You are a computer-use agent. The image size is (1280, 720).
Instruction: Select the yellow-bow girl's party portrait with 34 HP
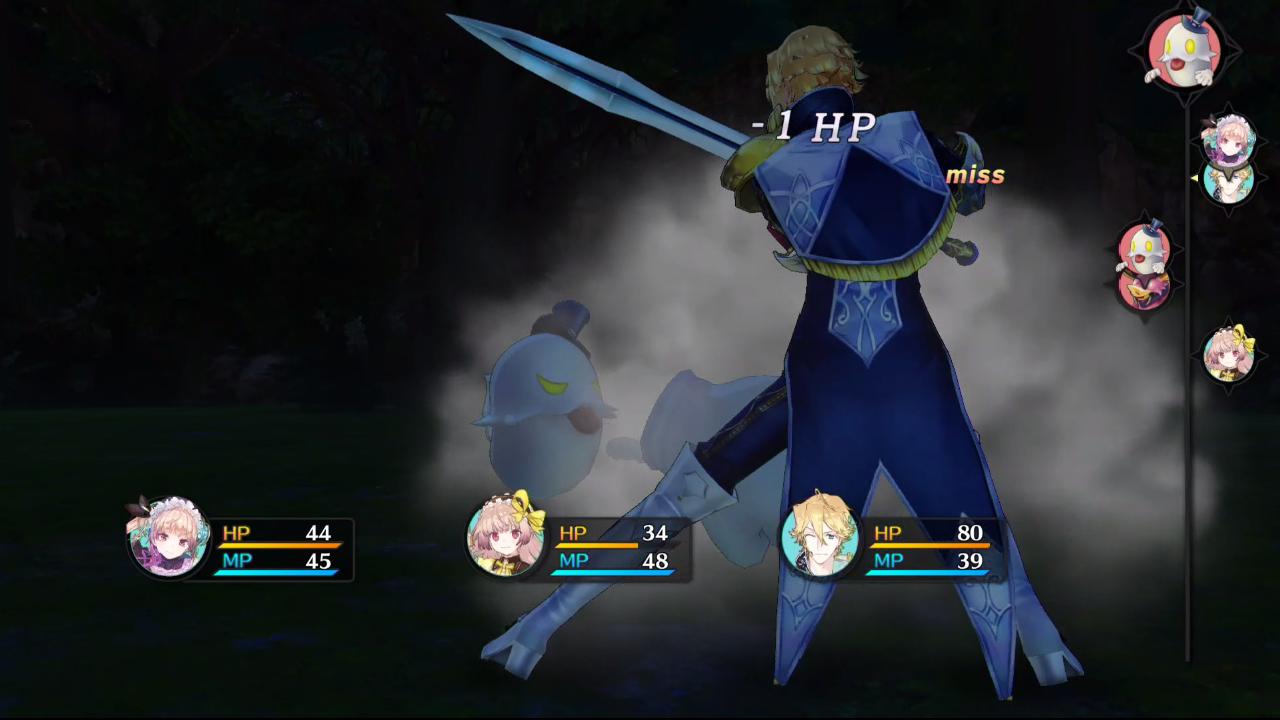[x=506, y=538]
